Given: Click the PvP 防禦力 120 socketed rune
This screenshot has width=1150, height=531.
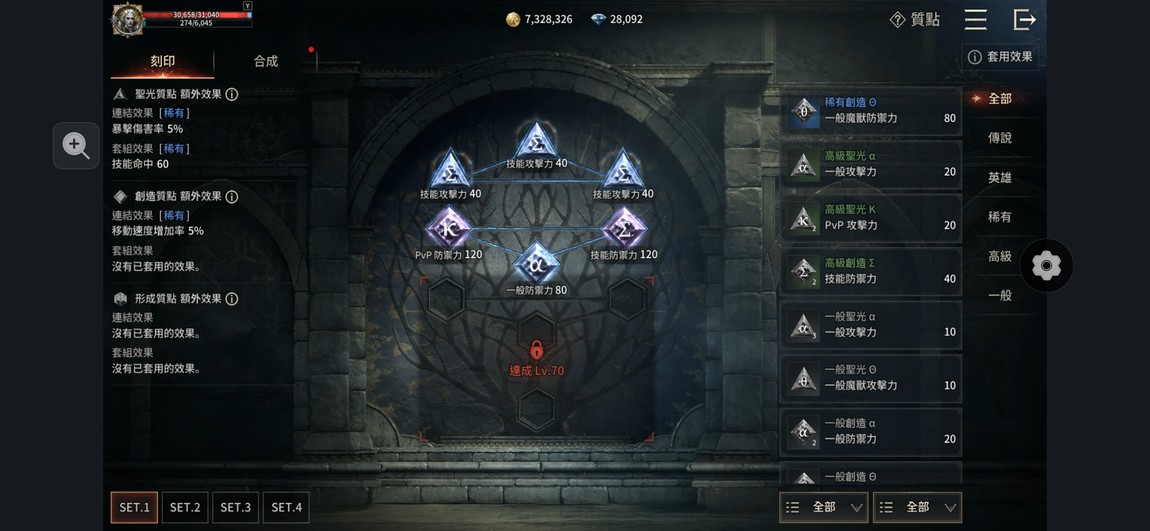Looking at the screenshot, I should click(449, 229).
